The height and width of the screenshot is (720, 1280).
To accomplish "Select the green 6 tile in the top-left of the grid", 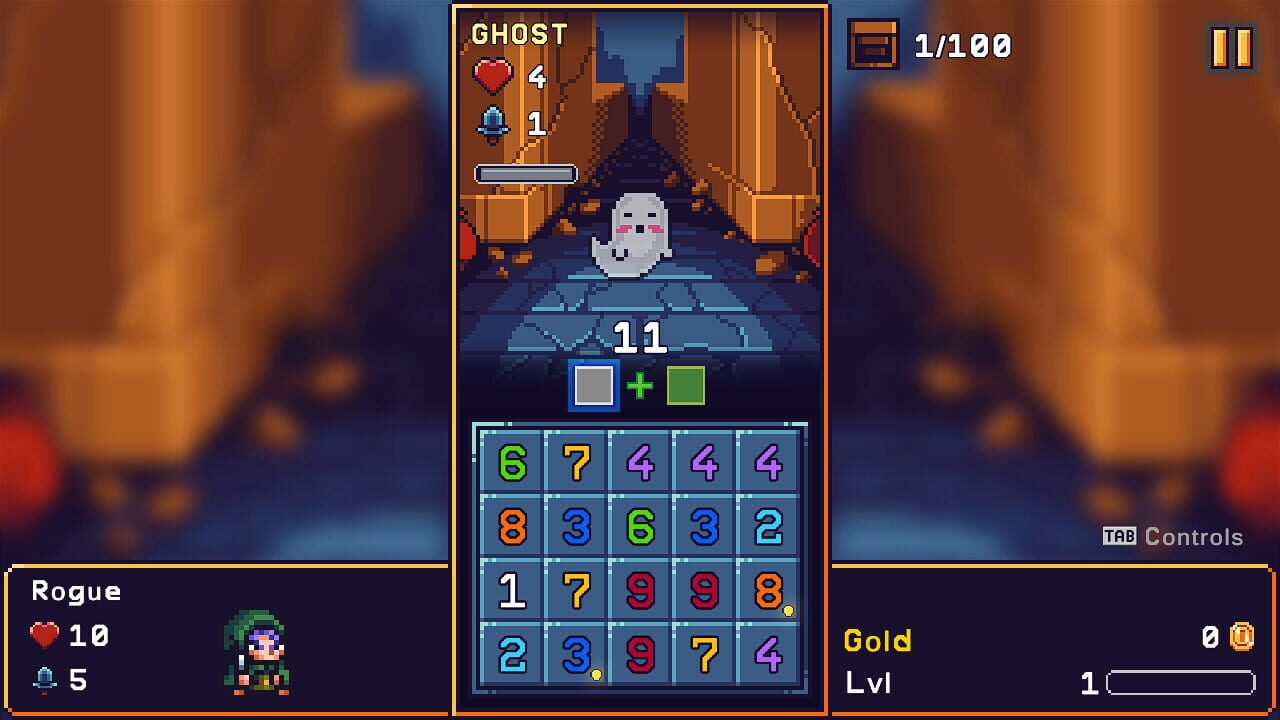I will pos(513,463).
